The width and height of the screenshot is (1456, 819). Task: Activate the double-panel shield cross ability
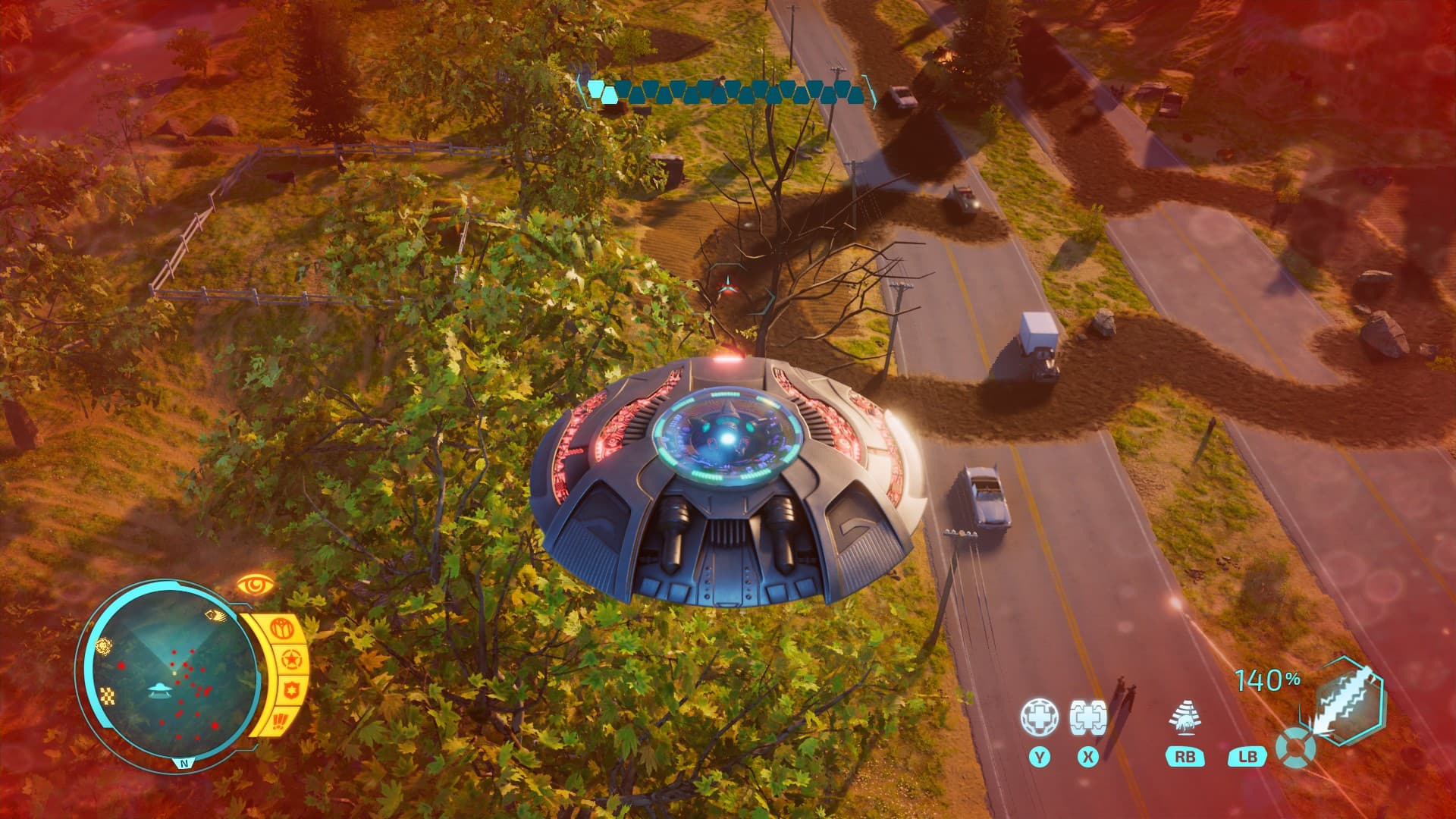[x=1088, y=717]
